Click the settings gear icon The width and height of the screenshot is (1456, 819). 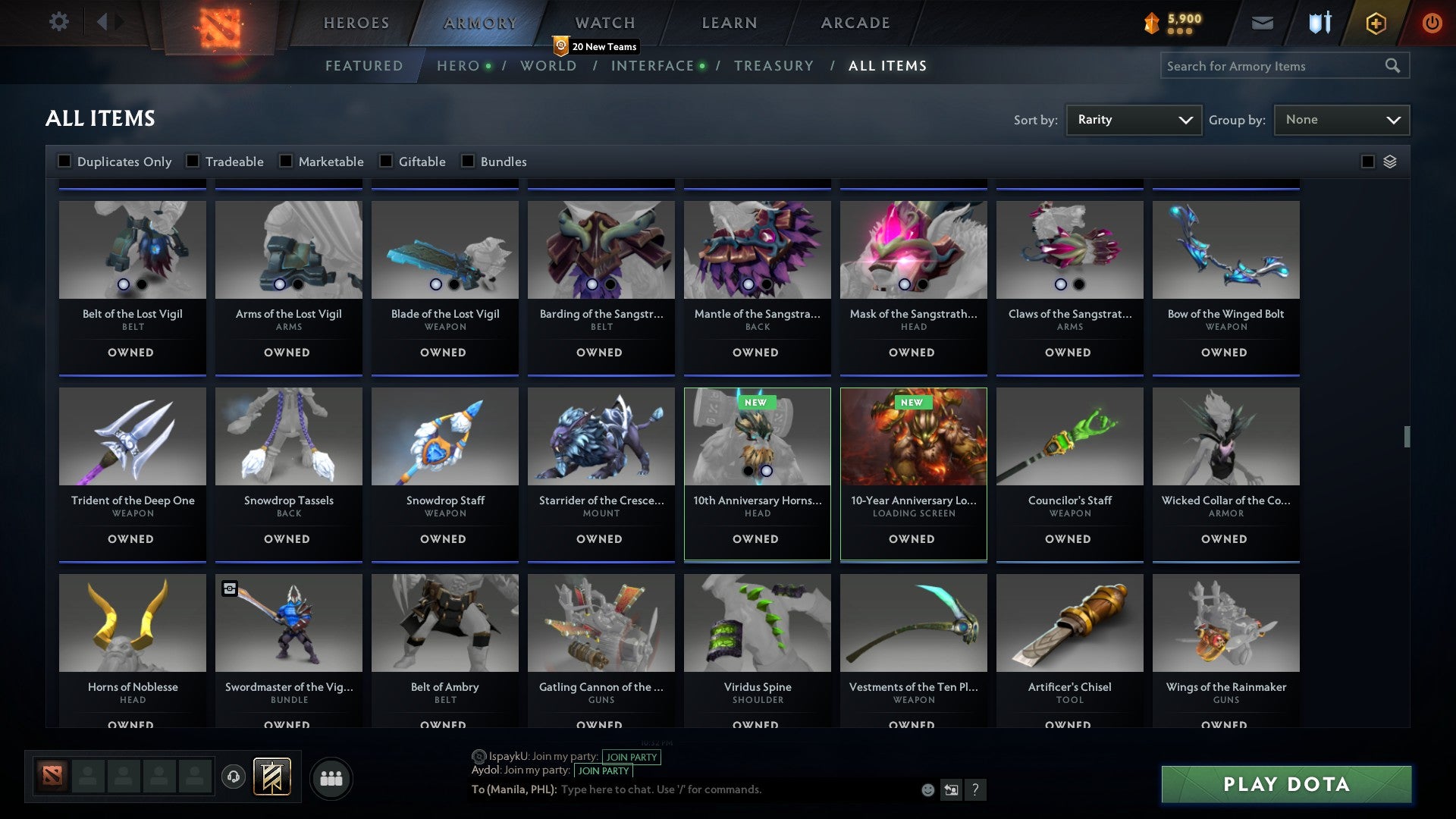coord(59,22)
